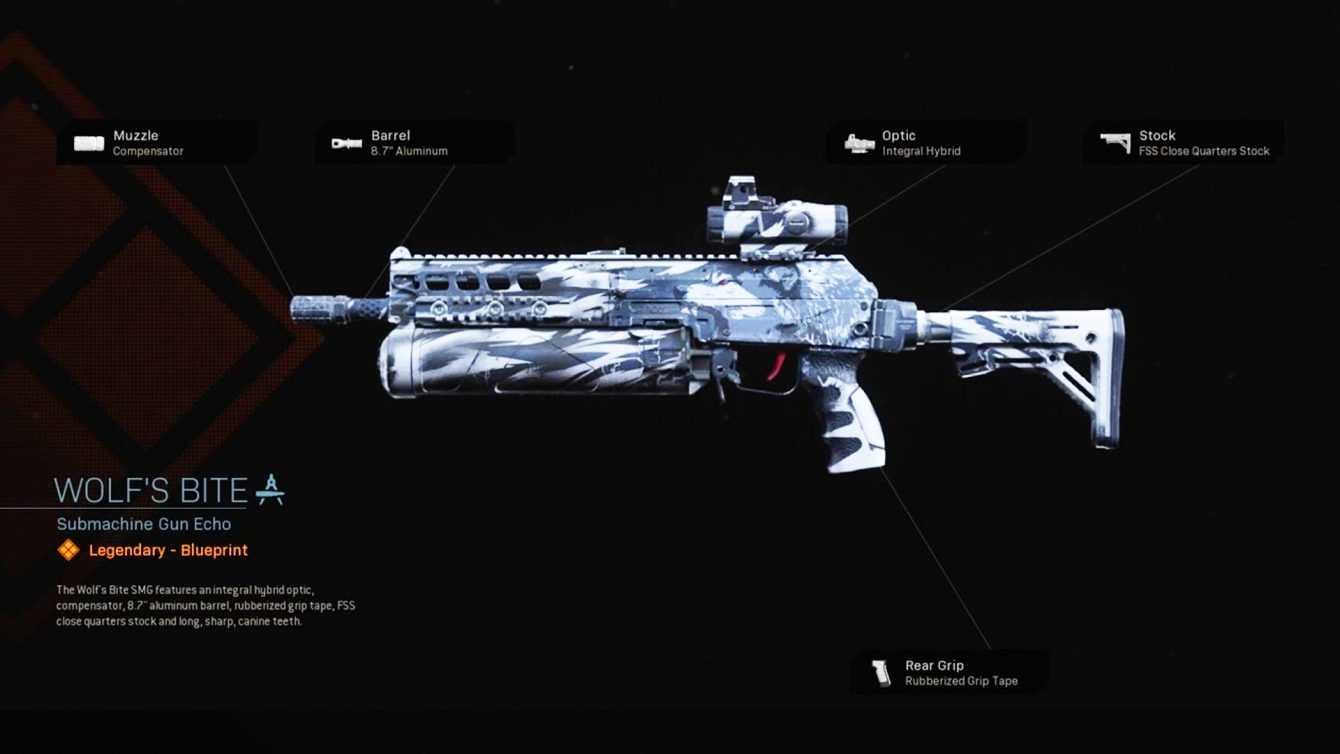Choose the Optic Integral Hybrid attachment
Screen dimensions: 1340x754
tap(925, 143)
